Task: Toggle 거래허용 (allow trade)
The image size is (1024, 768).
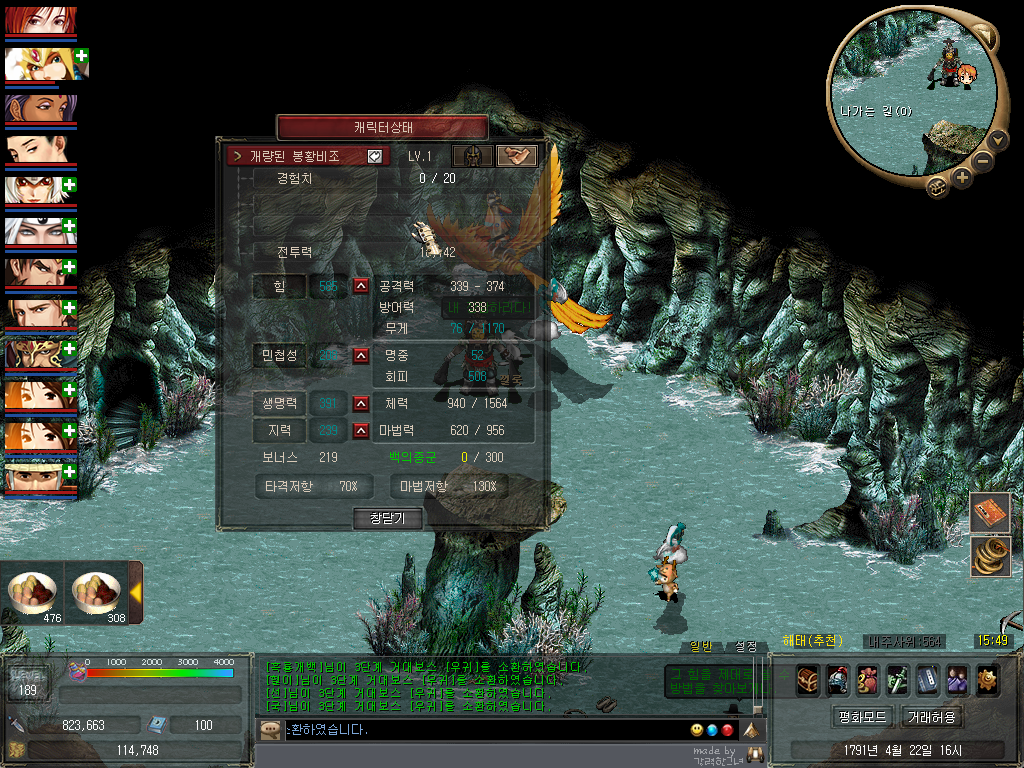Action: click(x=932, y=717)
